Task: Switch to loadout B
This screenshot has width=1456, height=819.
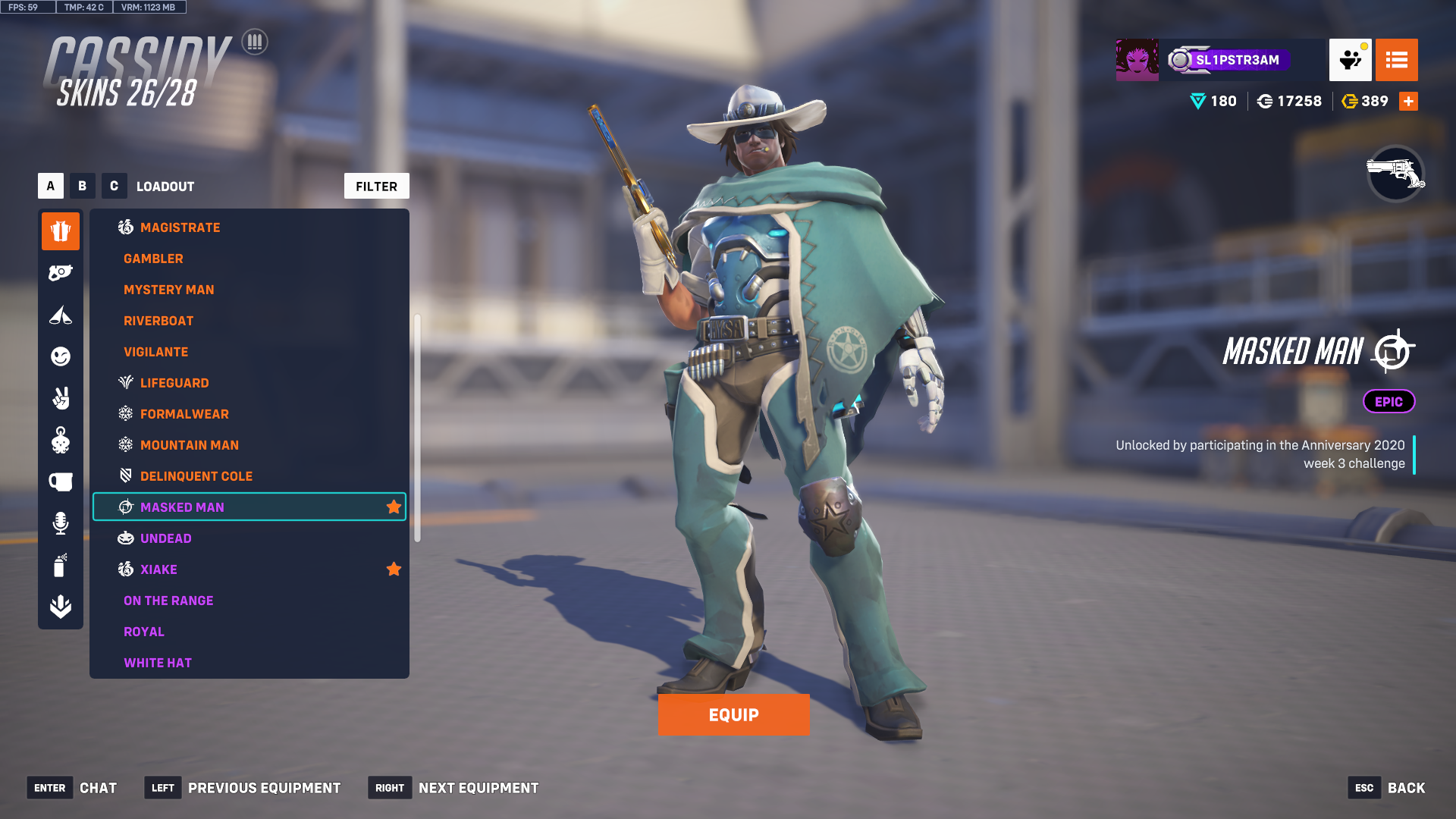Action: (x=83, y=186)
